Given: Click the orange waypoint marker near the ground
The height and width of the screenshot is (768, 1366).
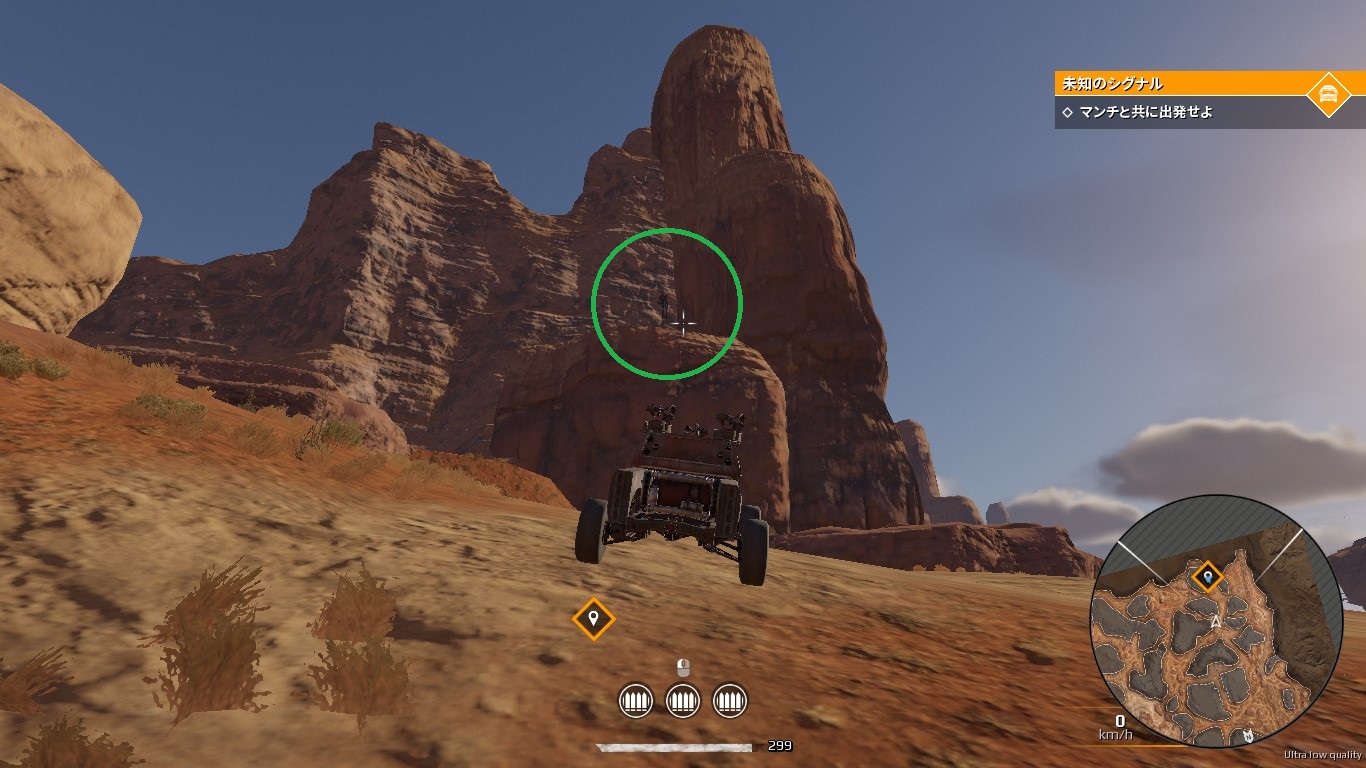Looking at the screenshot, I should coord(593,618).
